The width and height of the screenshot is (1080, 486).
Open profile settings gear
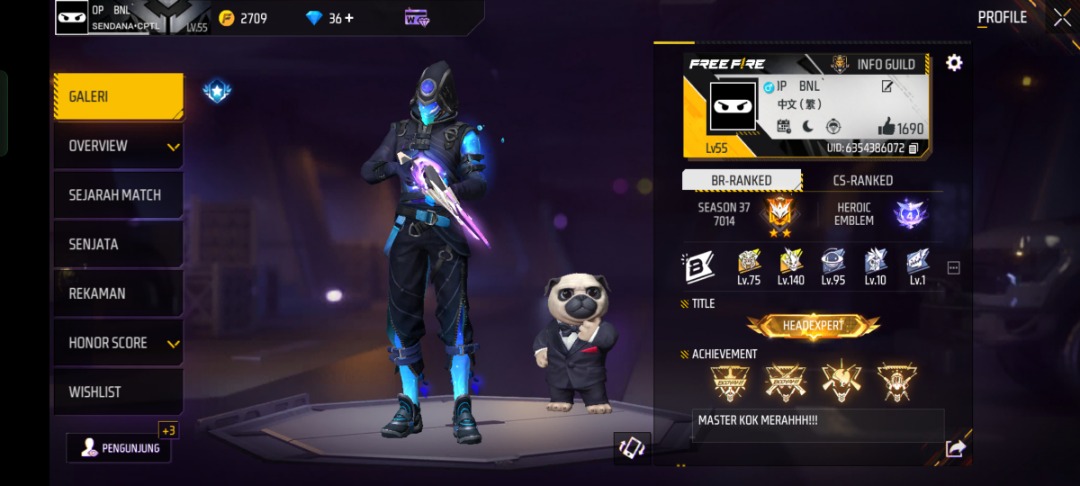pos(954,63)
